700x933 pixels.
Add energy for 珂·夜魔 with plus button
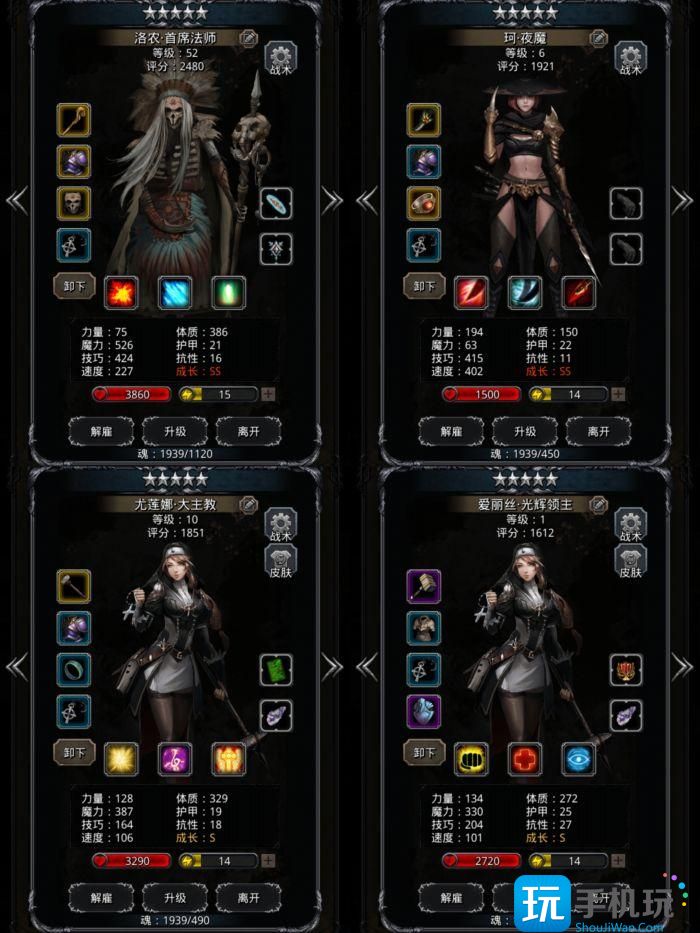click(x=619, y=394)
